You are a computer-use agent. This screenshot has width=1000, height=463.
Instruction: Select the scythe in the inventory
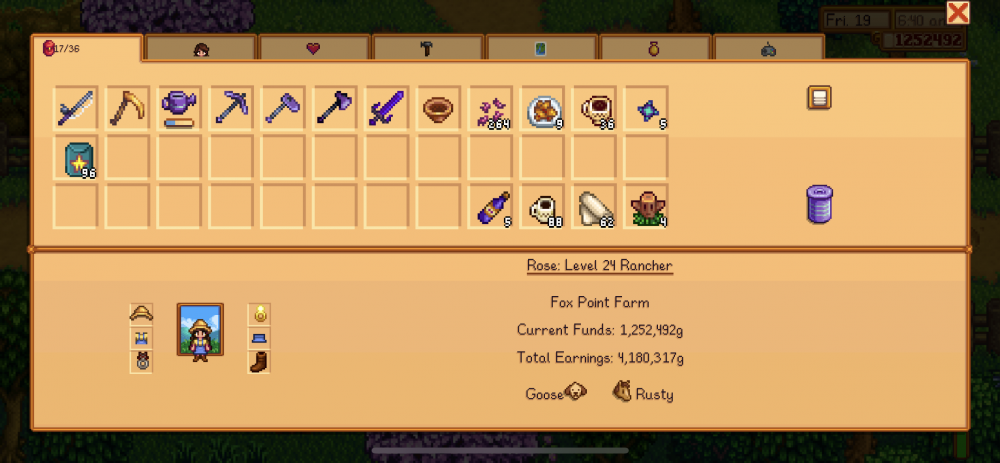pyautogui.click(x=127, y=107)
